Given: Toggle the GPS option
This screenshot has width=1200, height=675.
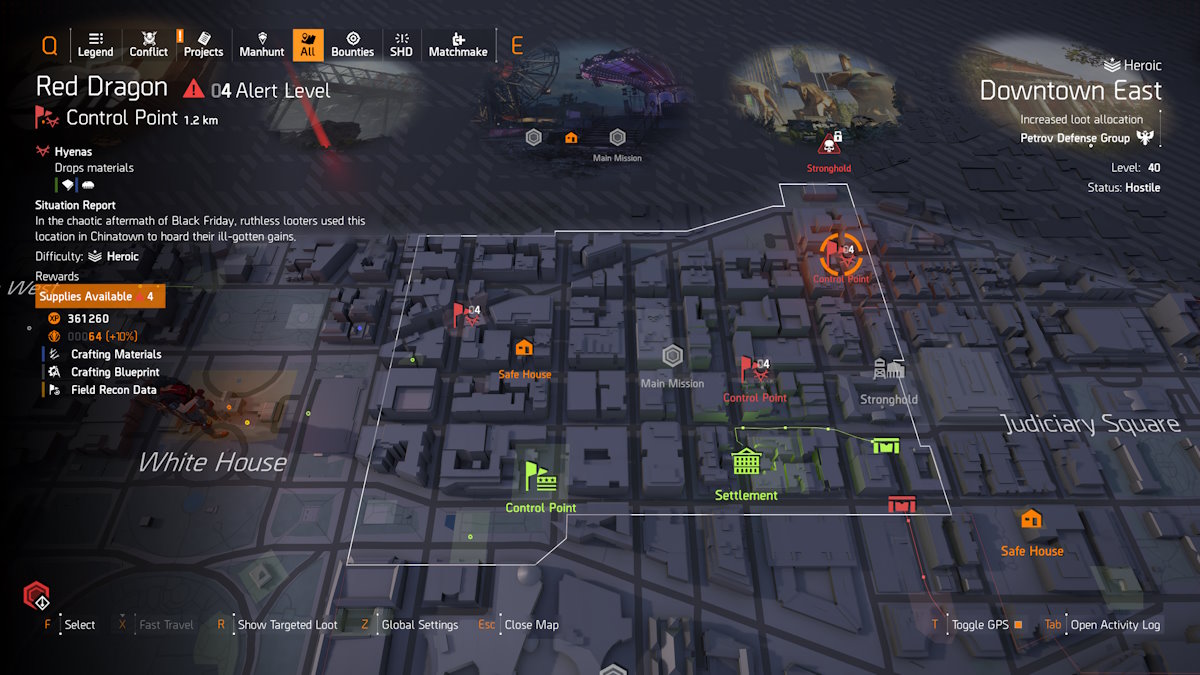Looking at the screenshot, I should point(980,625).
